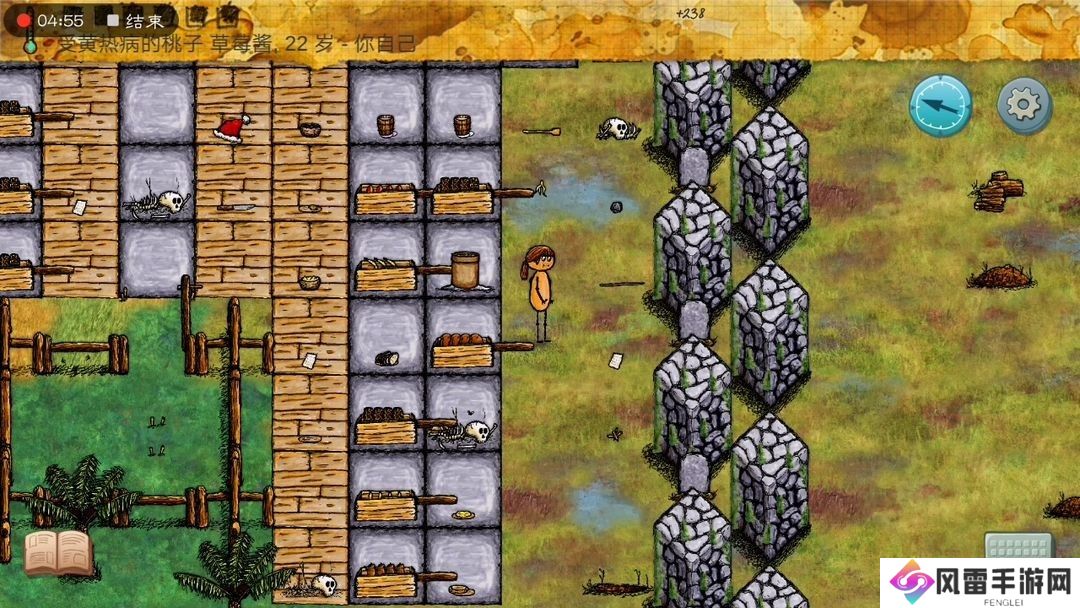Viewport: 1080px width, 608px height.
Task: Open the settings gear menu
Action: coord(1024,105)
